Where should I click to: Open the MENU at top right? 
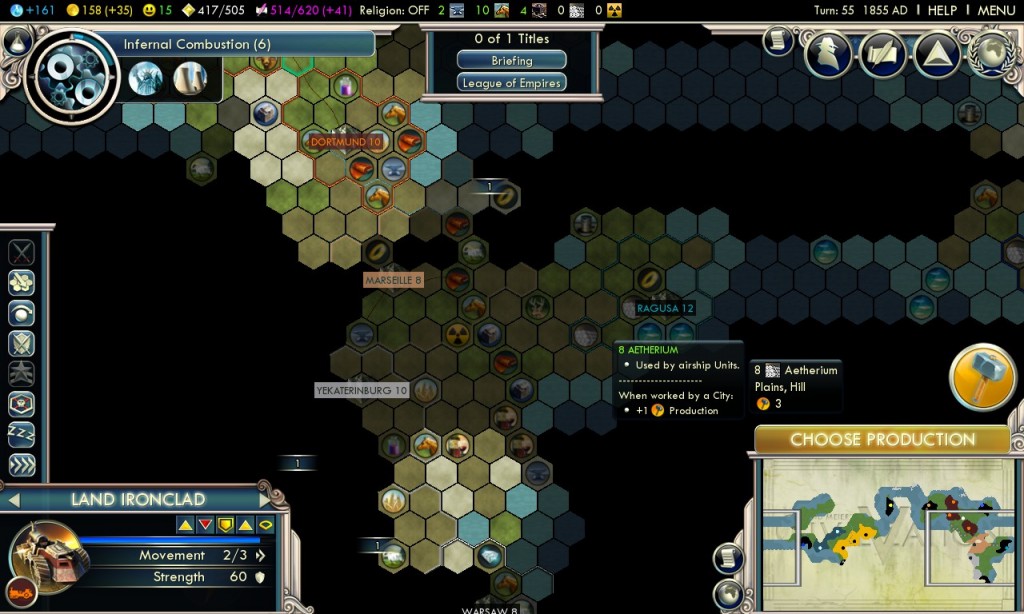996,10
